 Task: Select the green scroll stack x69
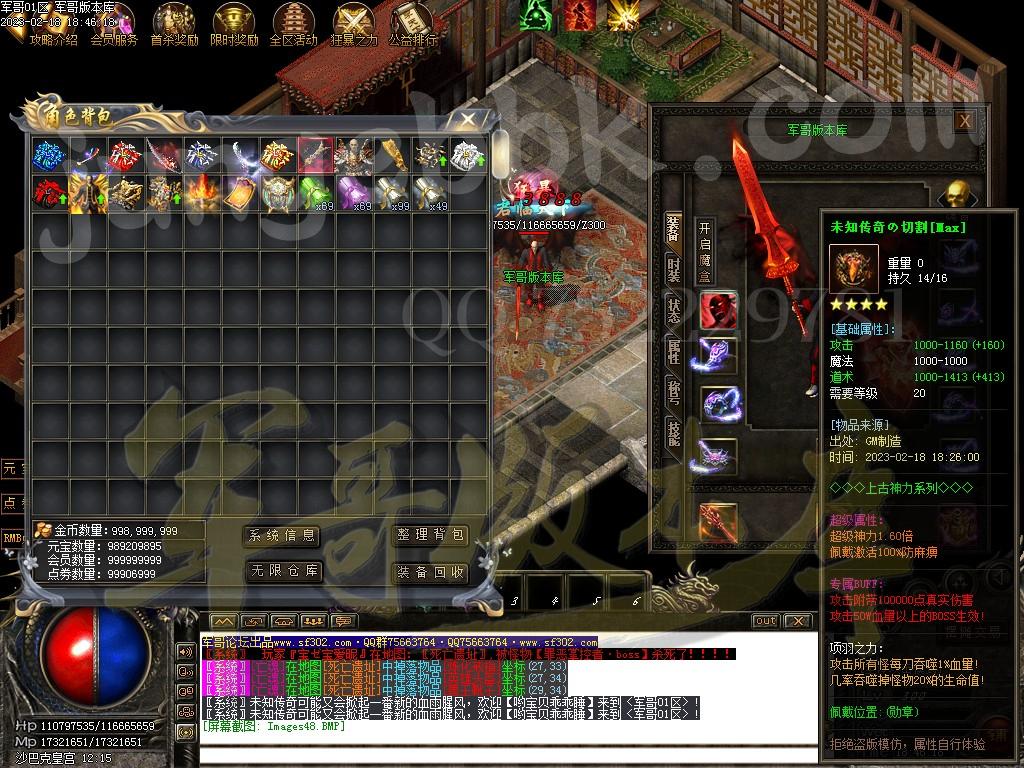(316, 192)
